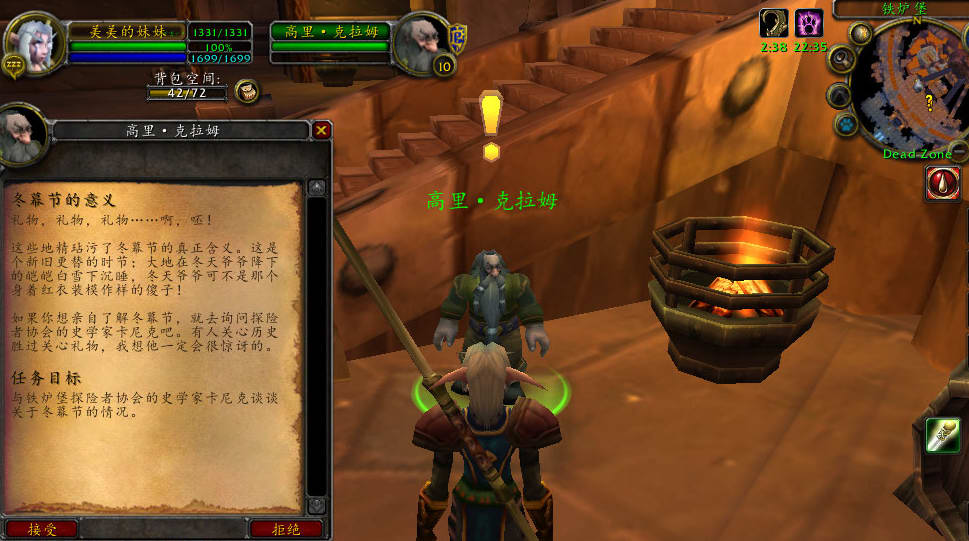
Task: Click the dark triangle minimap button
Action: pyautogui.click(x=839, y=95)
